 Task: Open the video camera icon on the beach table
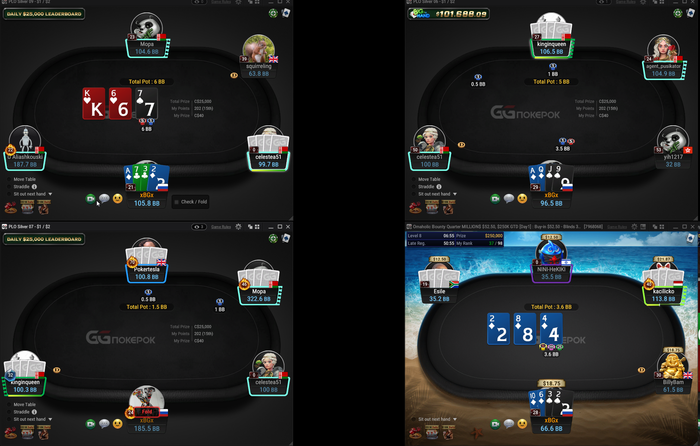coord(493,421)
